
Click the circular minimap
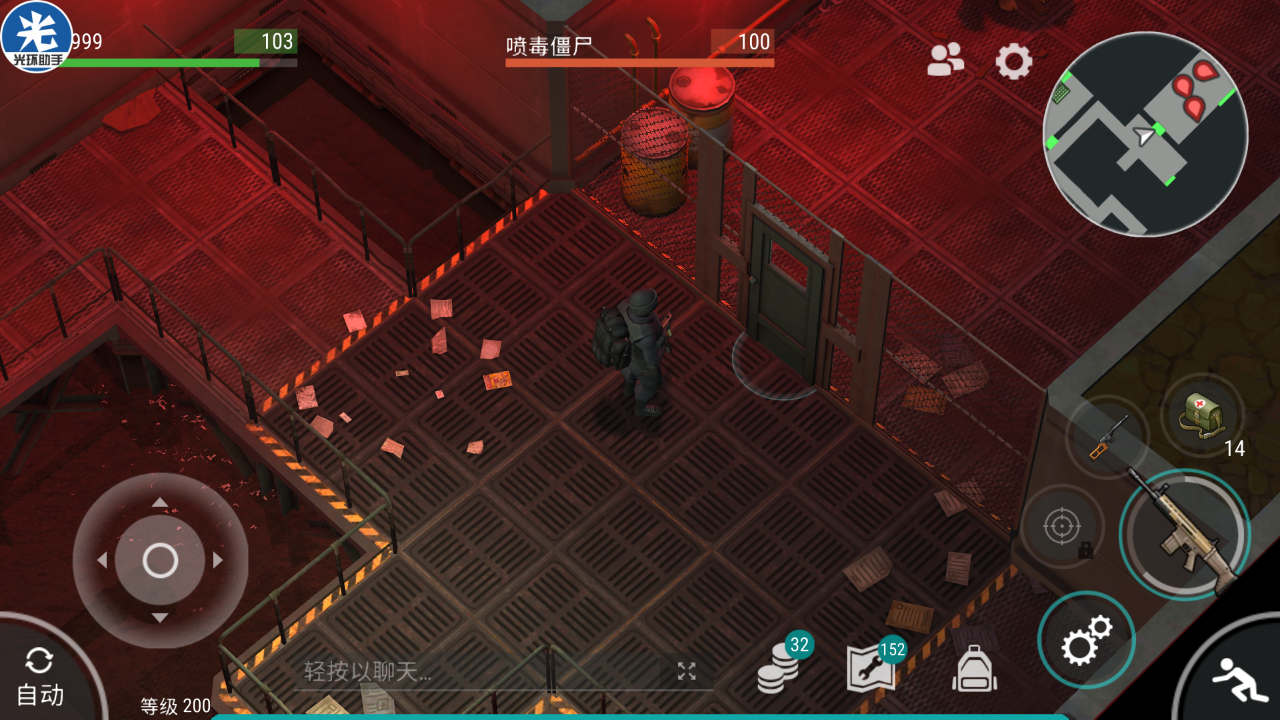click(1145, 134)
